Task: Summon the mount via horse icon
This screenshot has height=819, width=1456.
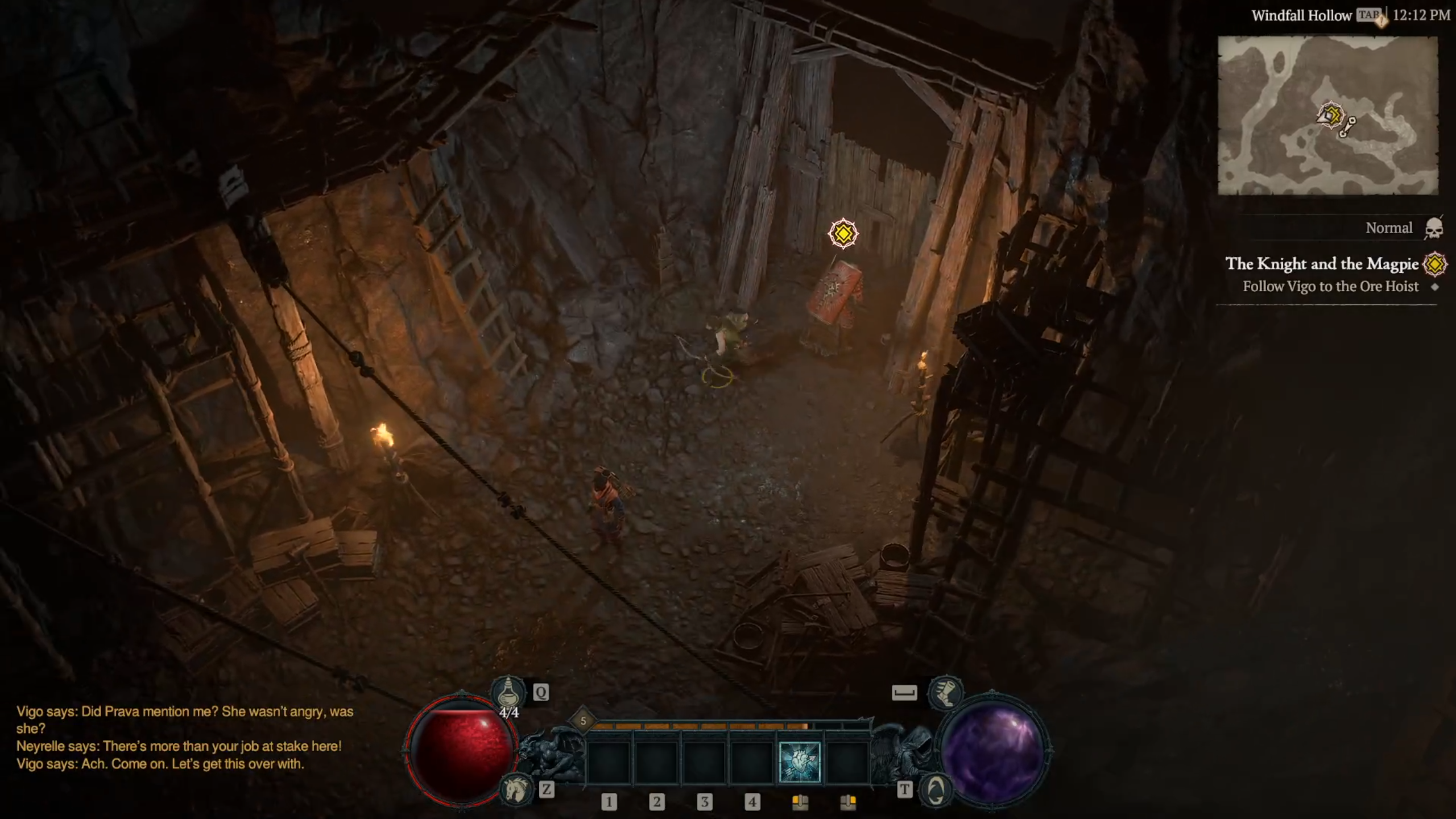Action: click(x=515, y=790)
